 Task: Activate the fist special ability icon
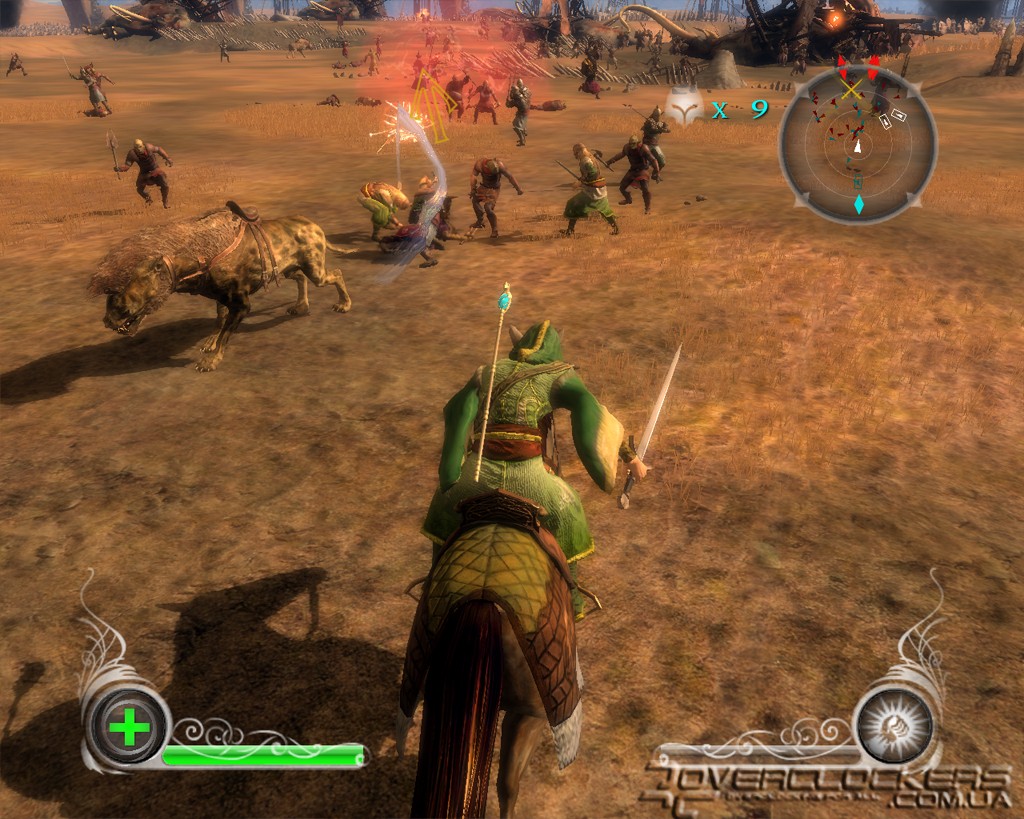click(x=894, y=724)
